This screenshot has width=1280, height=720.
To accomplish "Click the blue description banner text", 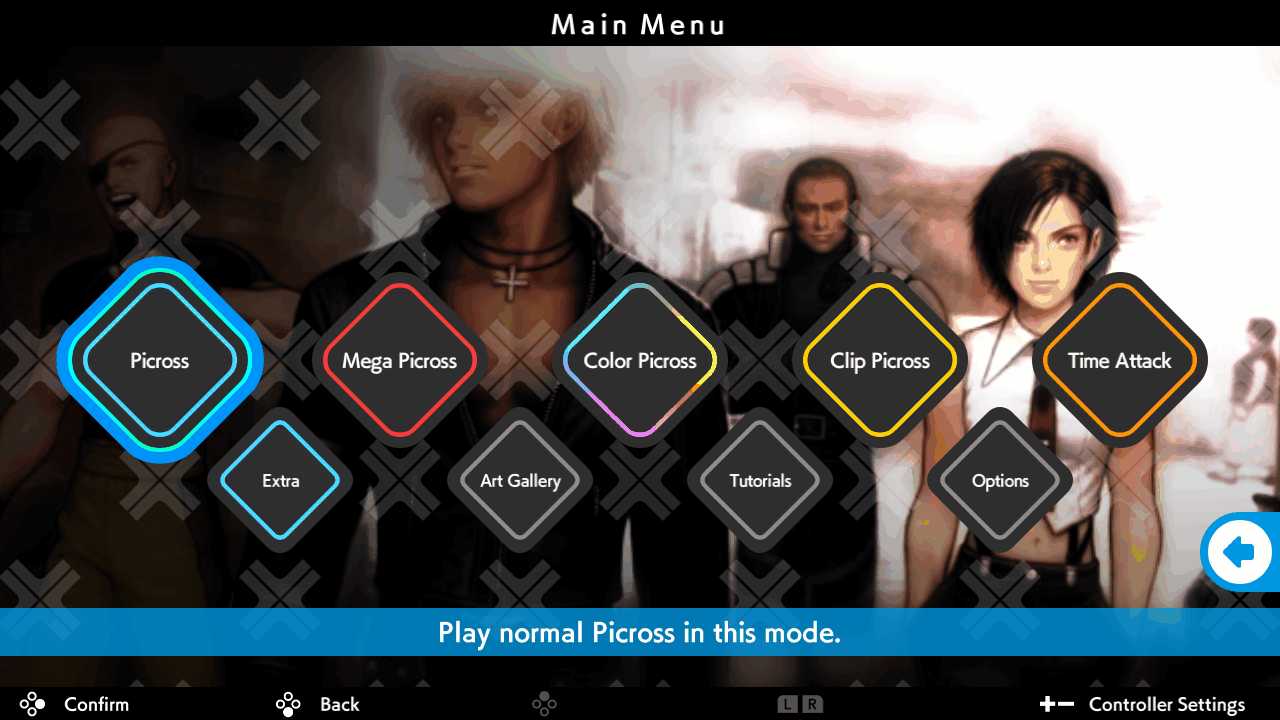I will tap(639, 633).
